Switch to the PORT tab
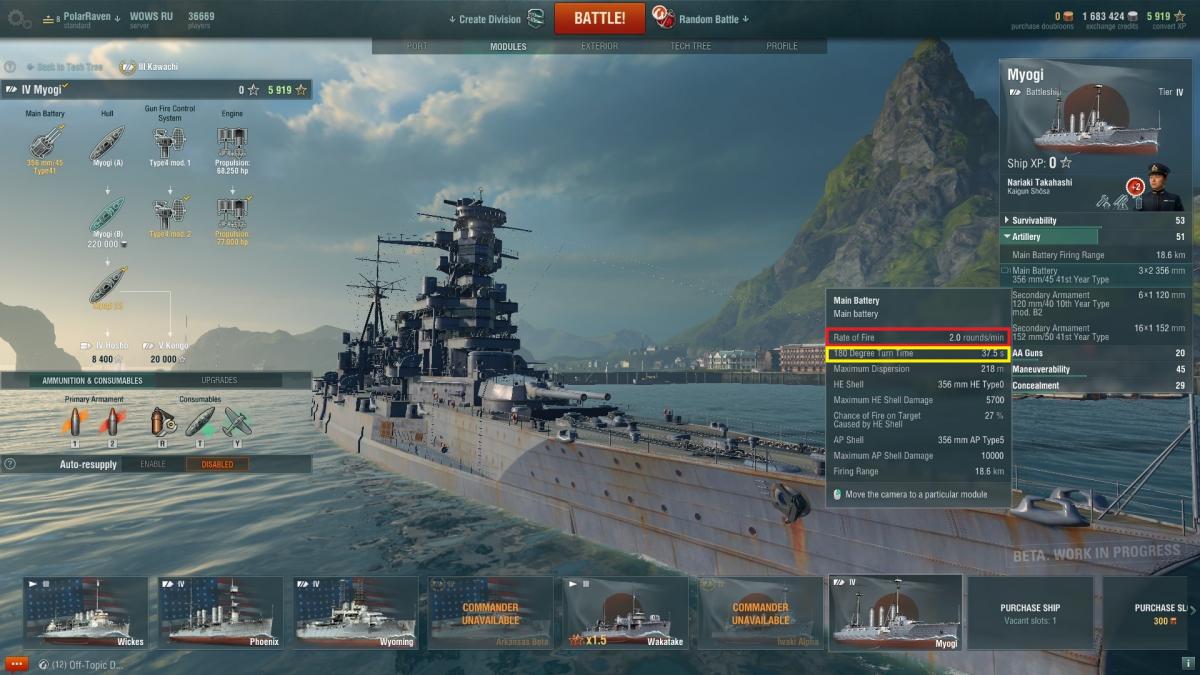The image size is (1200, 675). click(x=417, y=46)
